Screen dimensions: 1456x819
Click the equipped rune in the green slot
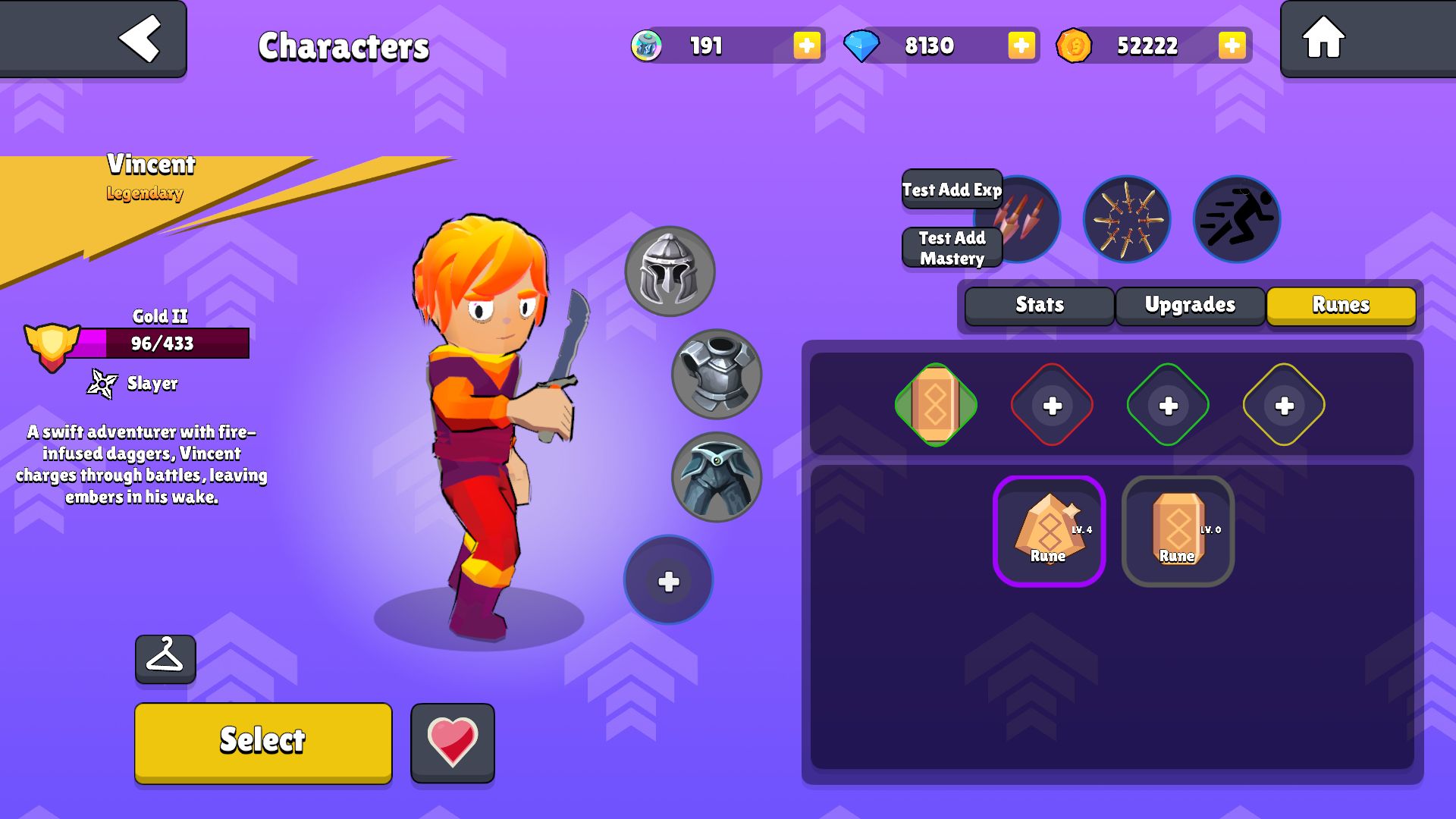[x=936, y=405]
